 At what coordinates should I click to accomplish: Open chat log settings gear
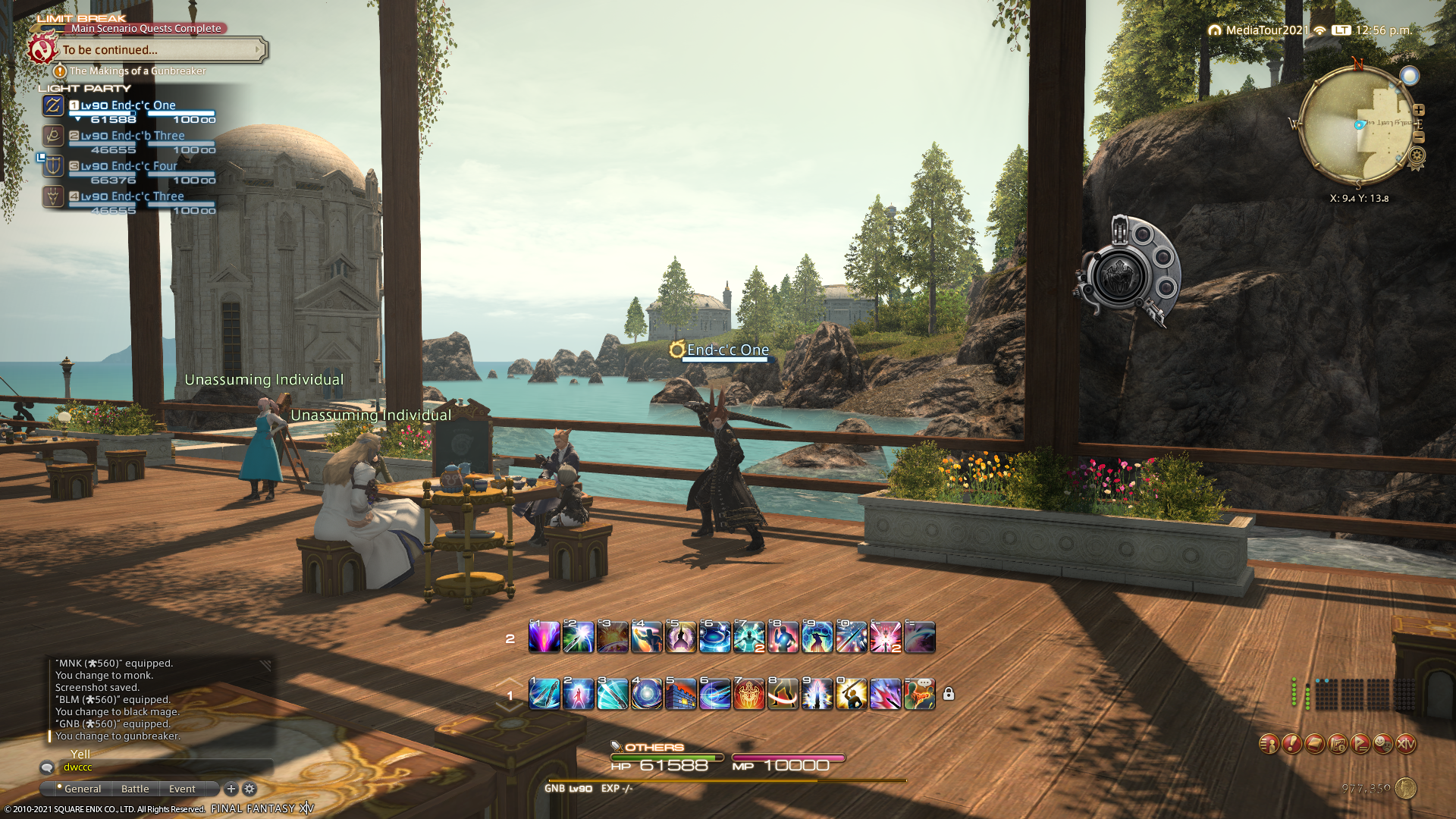tap(249, 789)
